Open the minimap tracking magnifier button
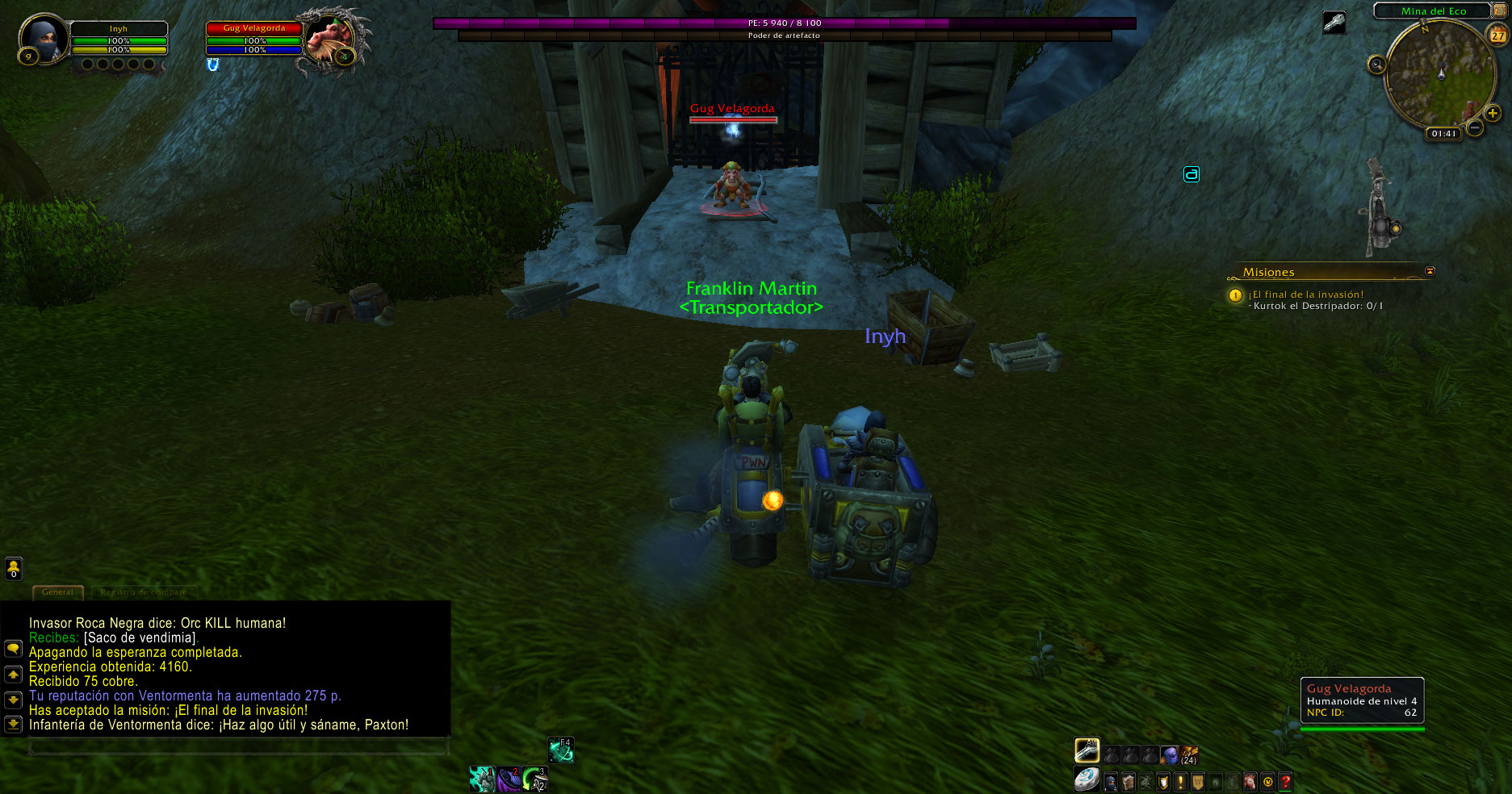The image size is (1512, 794). coord(1376,65)
